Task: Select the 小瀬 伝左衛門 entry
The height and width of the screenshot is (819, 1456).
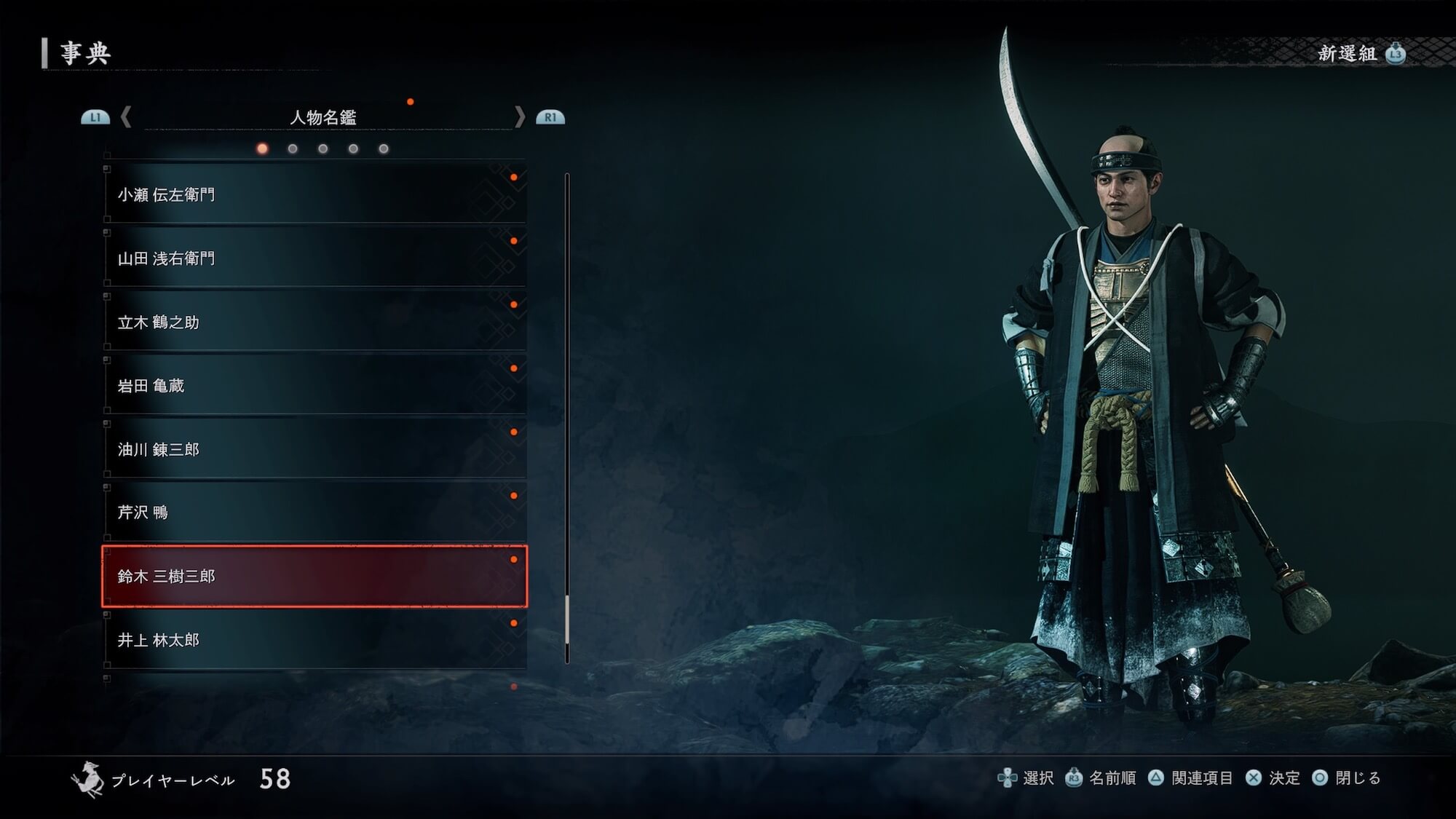Action: (x=313, y=194)
